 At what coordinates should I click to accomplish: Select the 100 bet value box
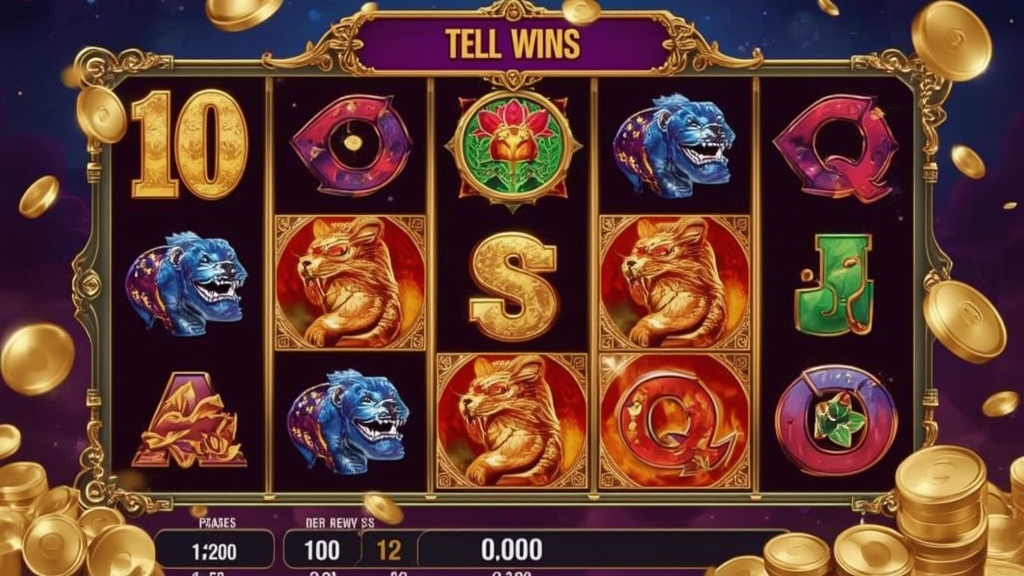(322, 549)
